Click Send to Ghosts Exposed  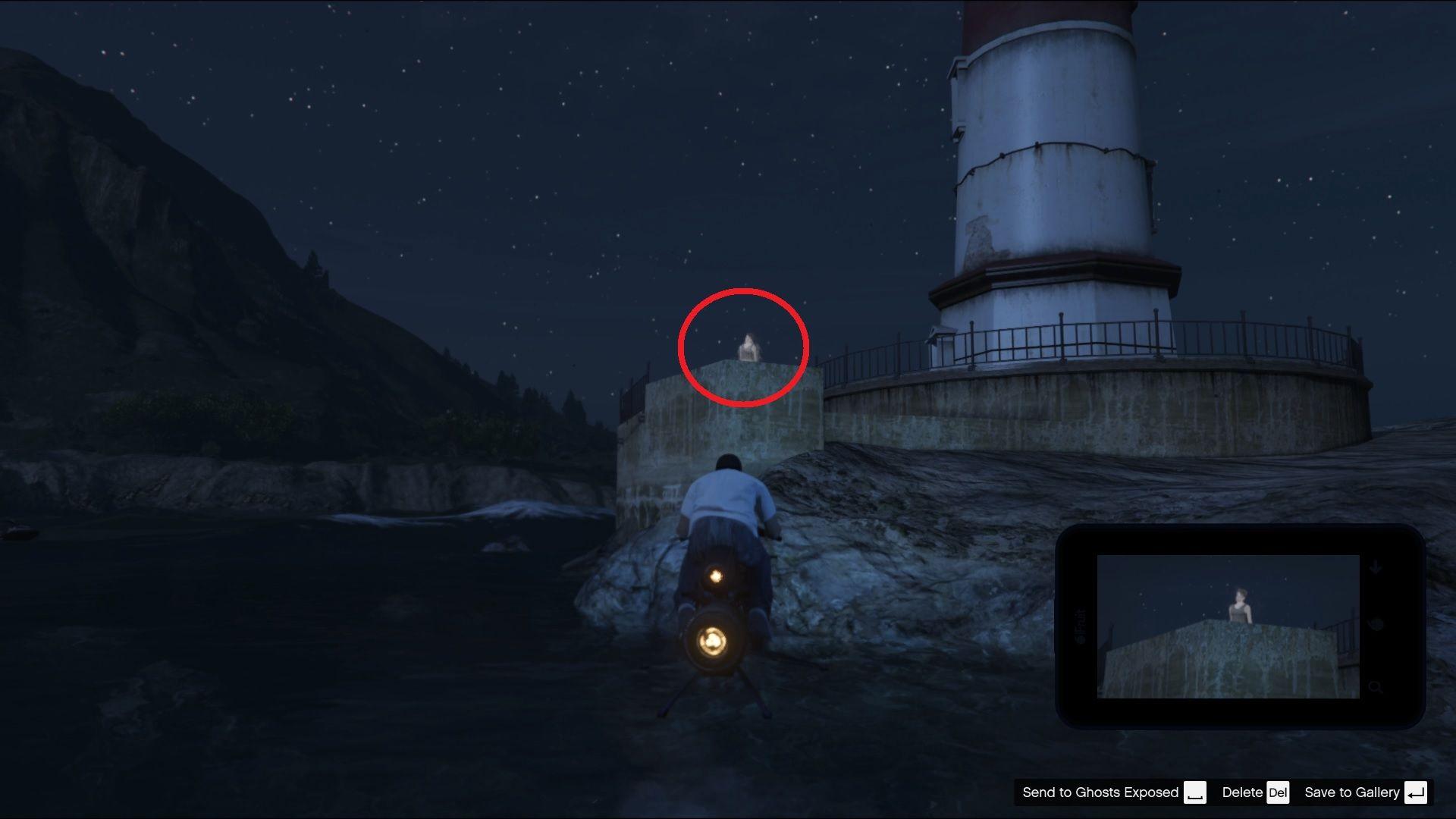point(1101,792)
